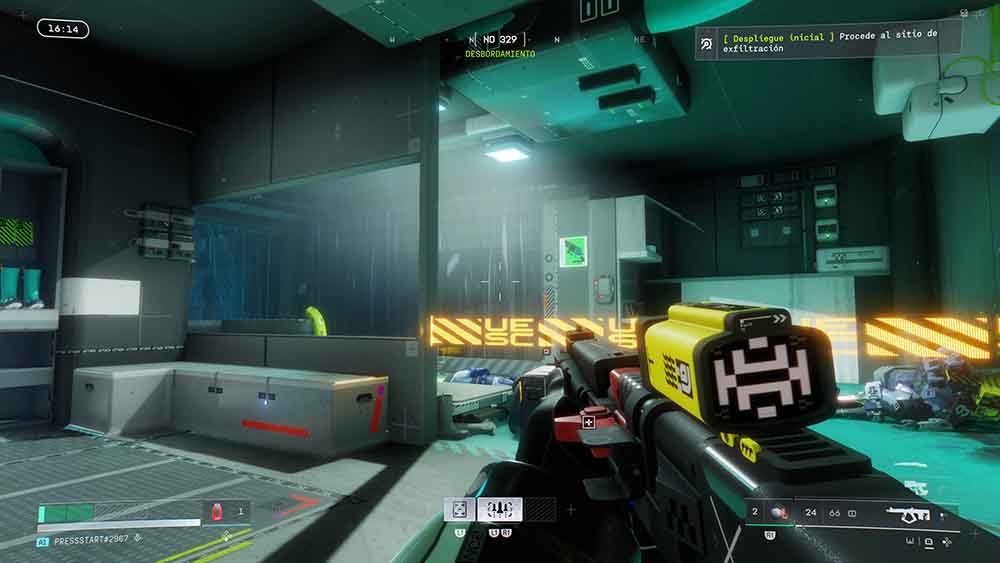Open the Despliegue inicial objective tracker
This screenshot has width=1000, height=563.
tap(828, 41)
